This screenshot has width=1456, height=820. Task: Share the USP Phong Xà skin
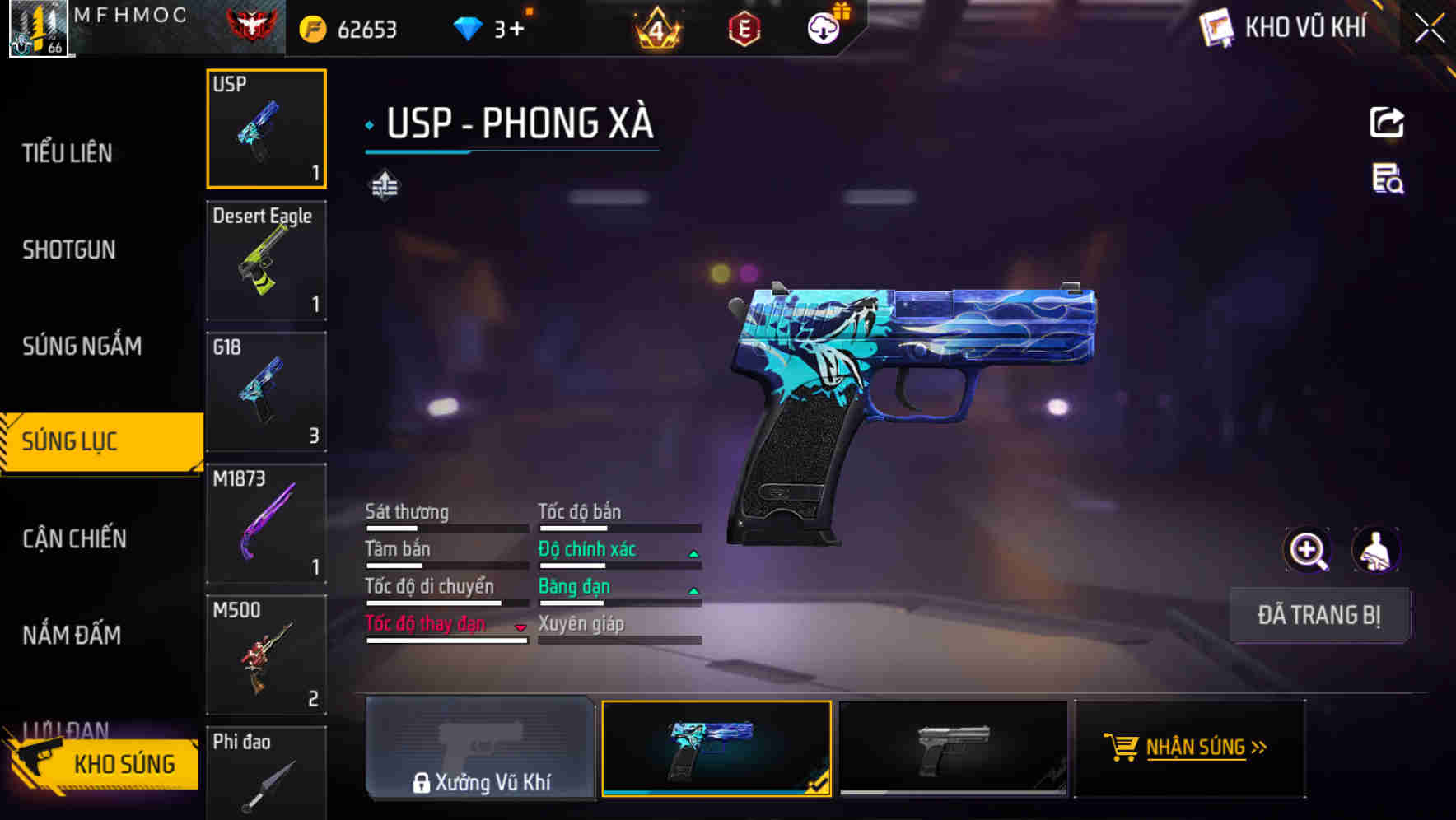coord(1388,122)
